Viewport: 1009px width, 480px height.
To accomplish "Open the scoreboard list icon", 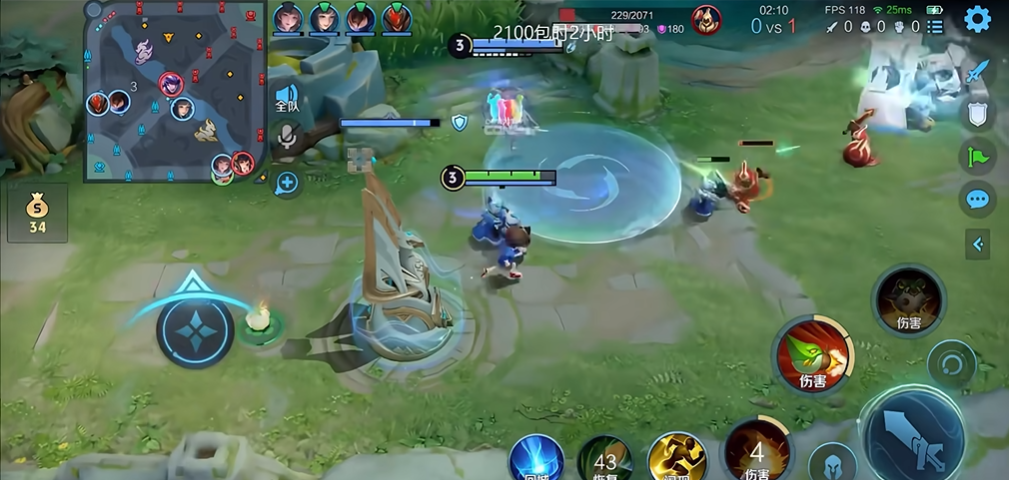I will [935, 27].
